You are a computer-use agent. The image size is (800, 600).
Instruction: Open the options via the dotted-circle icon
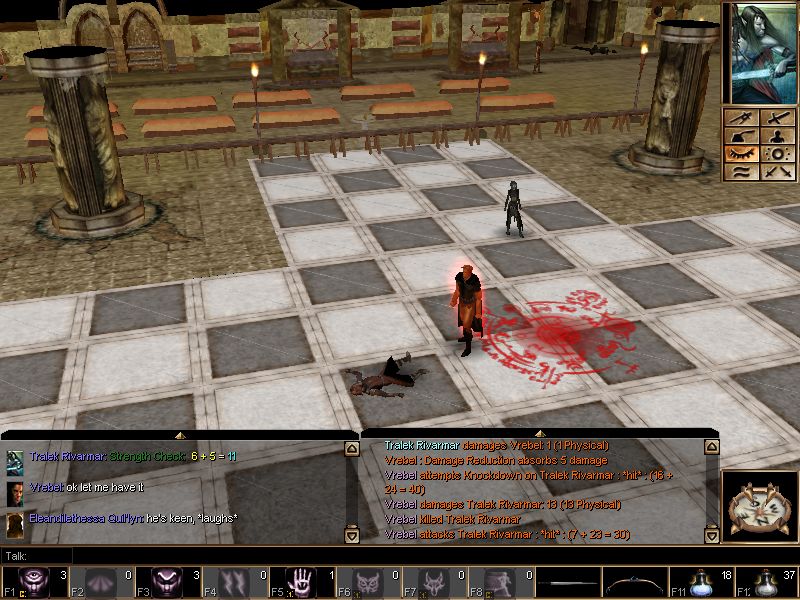pos(776,154)
